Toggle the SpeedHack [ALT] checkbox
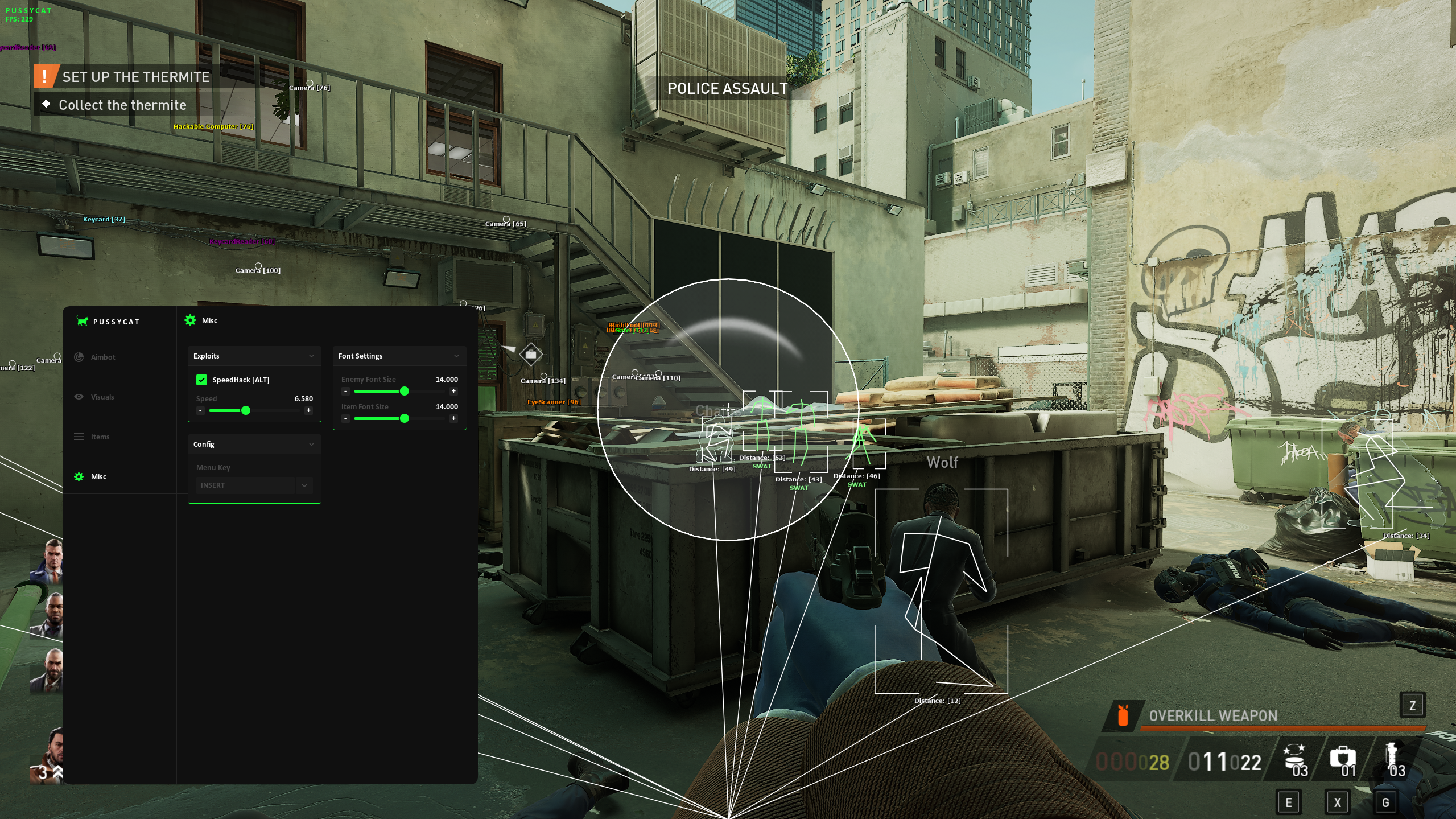This screenshot has height=819, width=1456. tap(201, 380)
